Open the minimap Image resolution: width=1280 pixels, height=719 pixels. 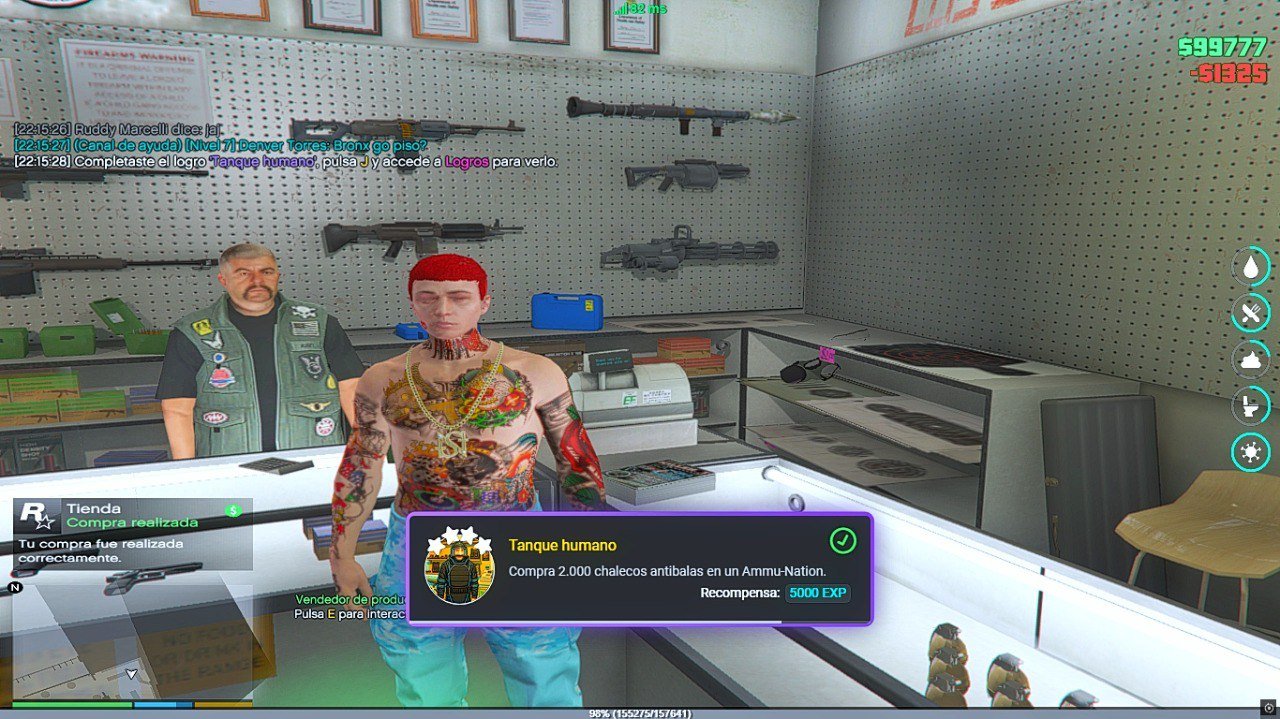click(x=130, y=640)
